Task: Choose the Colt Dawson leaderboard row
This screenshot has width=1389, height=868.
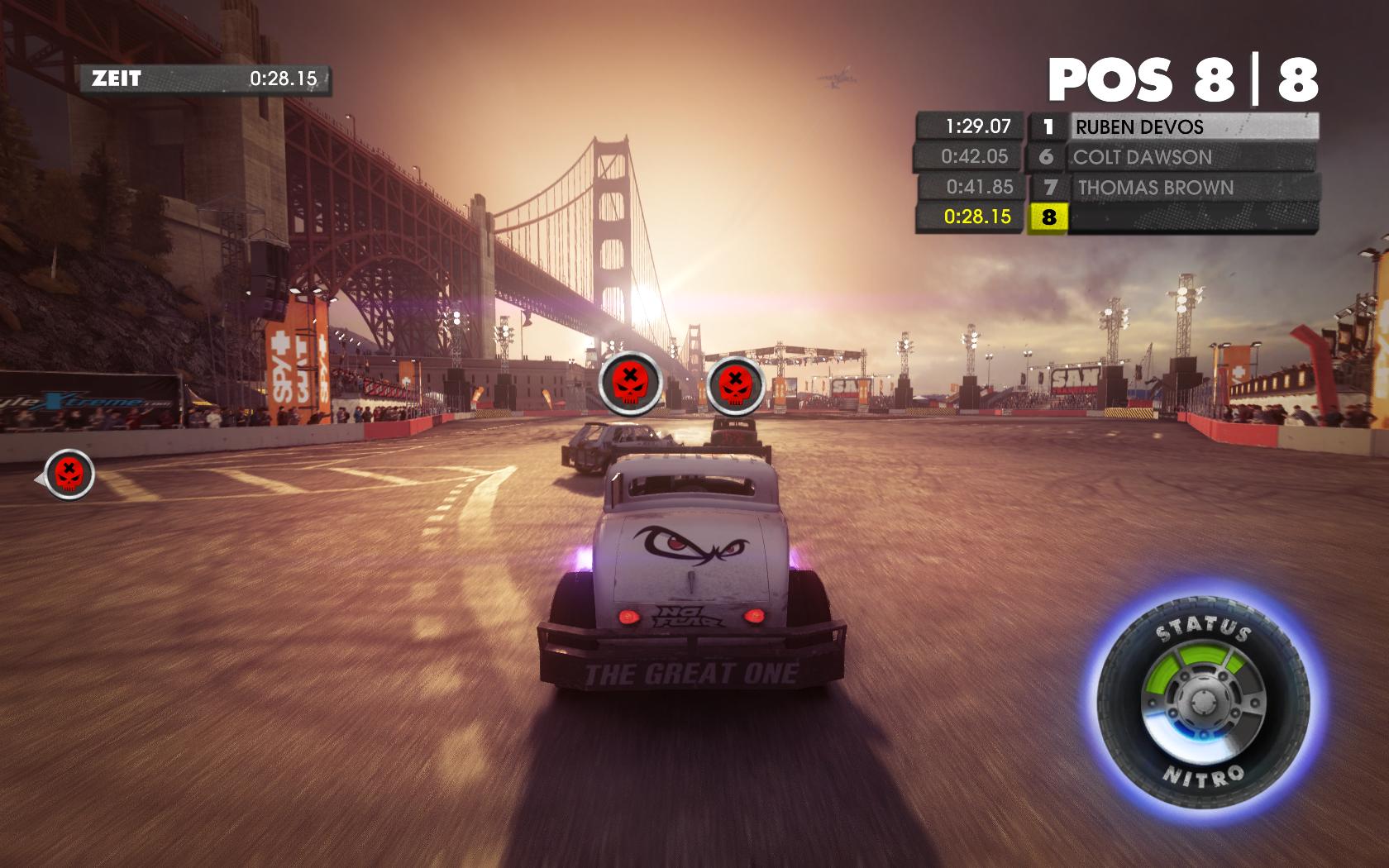Action: [x=1193, y=157]
